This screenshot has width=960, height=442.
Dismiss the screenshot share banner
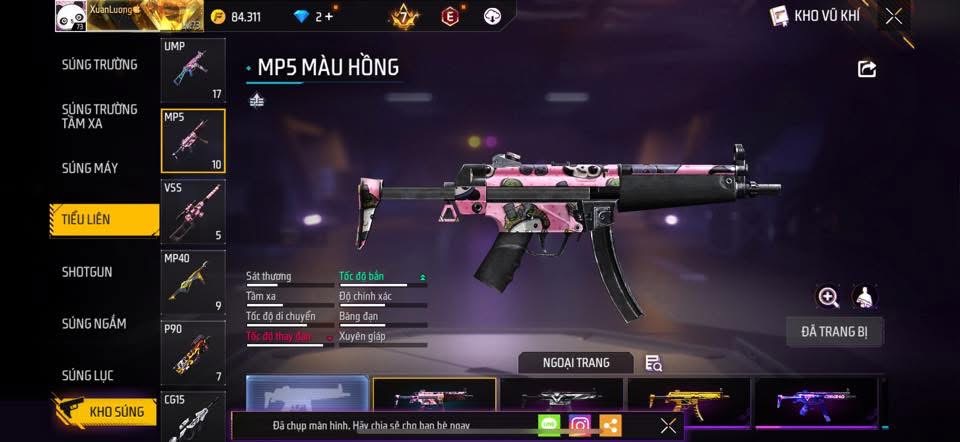tap(668, 426)
